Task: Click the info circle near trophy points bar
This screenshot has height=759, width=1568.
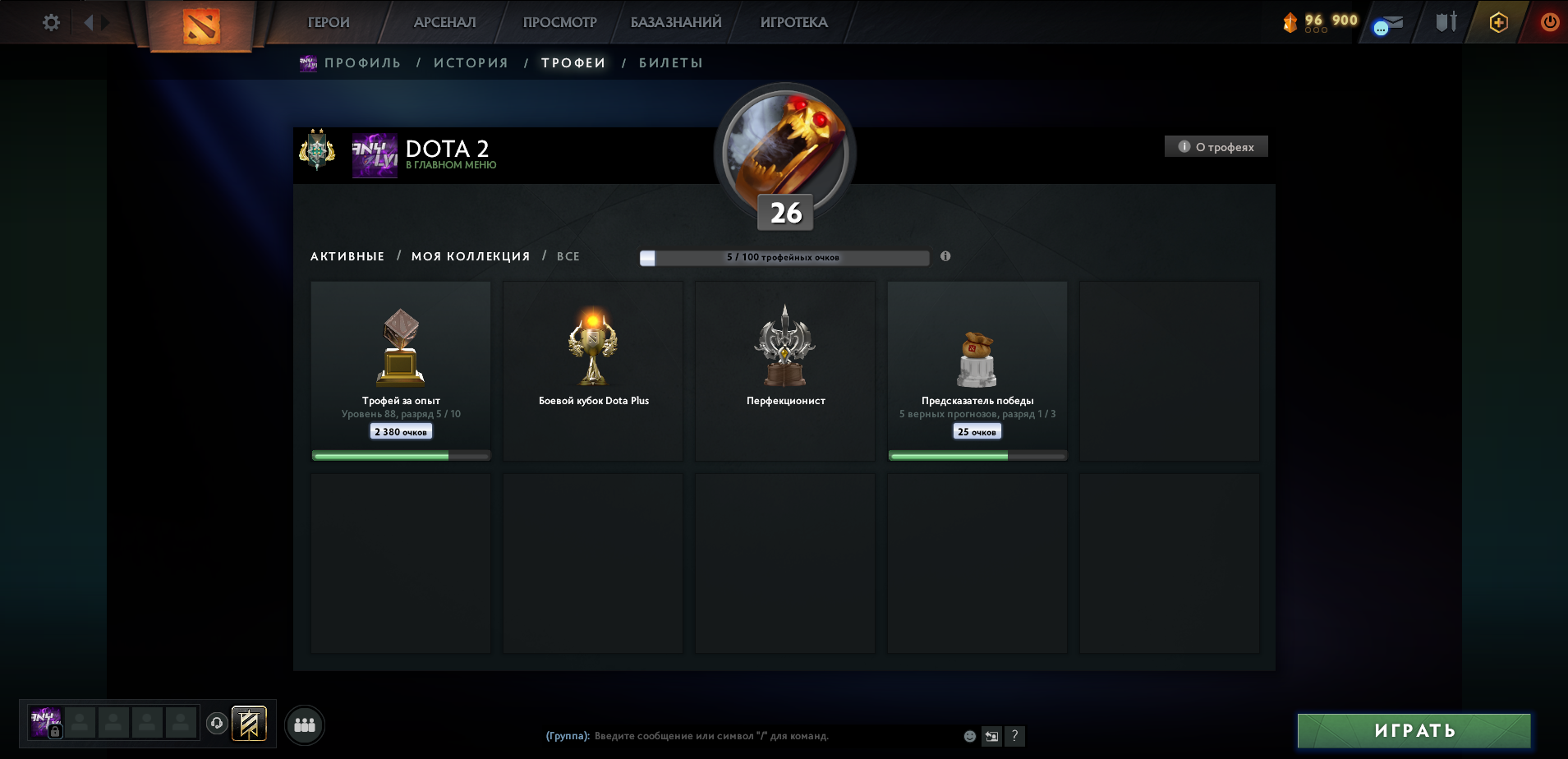Action: [x=946, y=256]
